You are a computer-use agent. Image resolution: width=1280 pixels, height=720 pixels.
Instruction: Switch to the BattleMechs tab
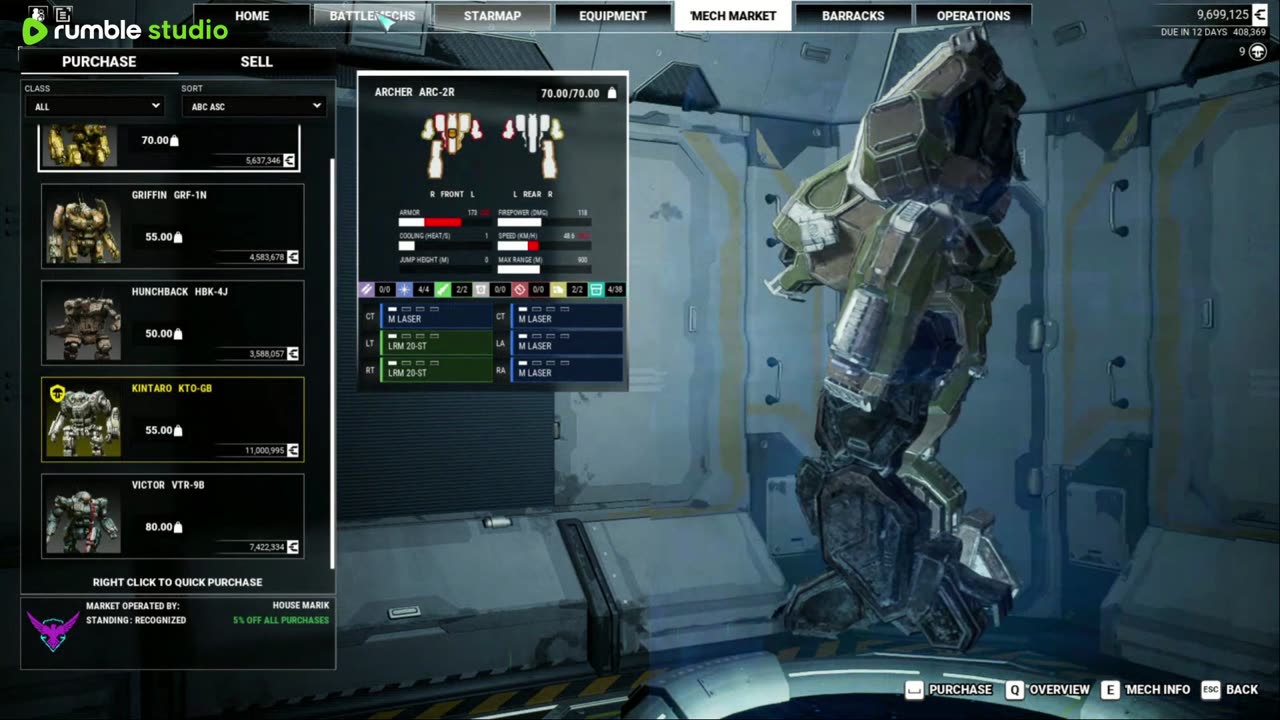pos(372,16)
